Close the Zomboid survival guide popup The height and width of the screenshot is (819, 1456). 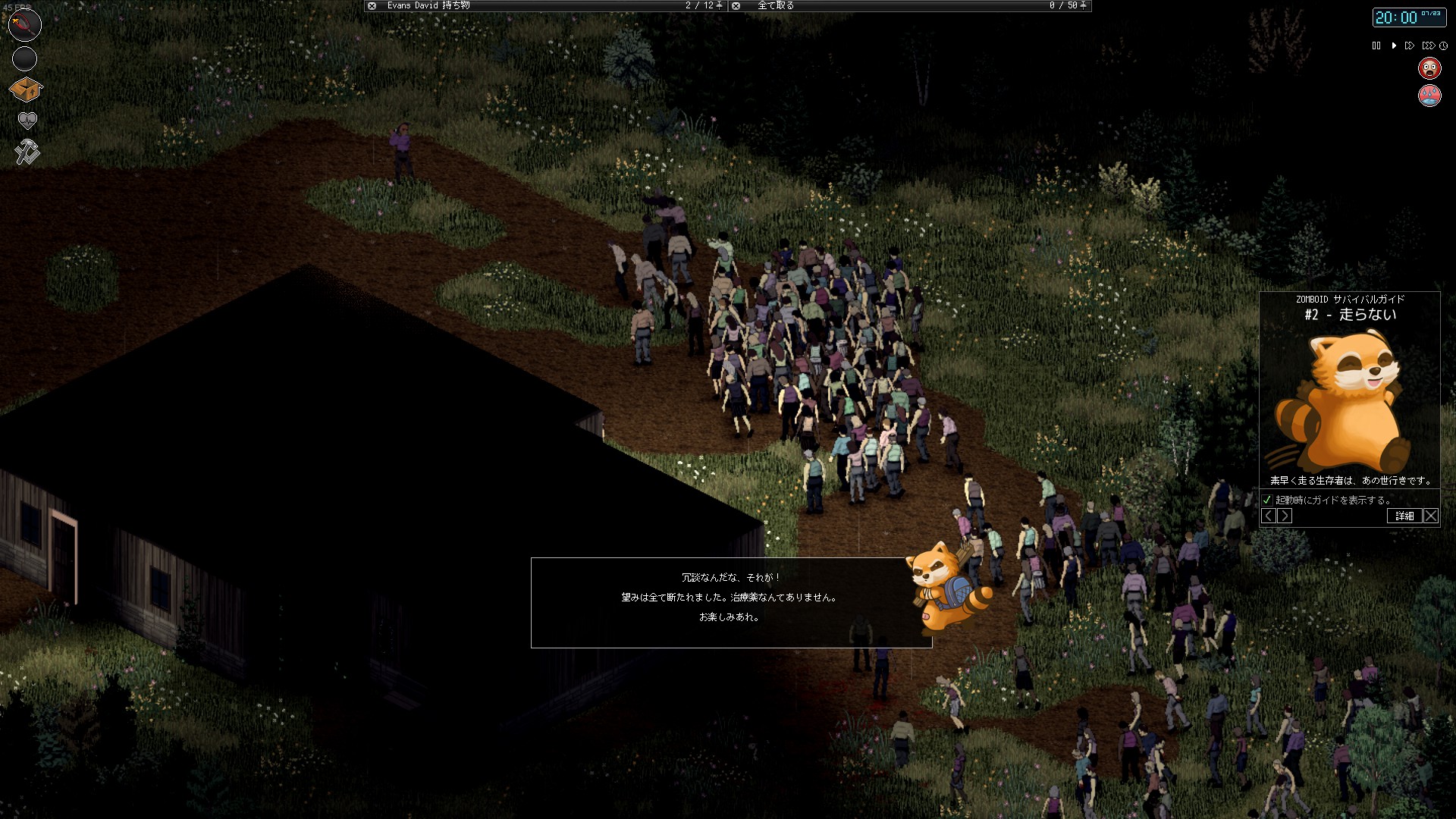(x=1431, y=516)
